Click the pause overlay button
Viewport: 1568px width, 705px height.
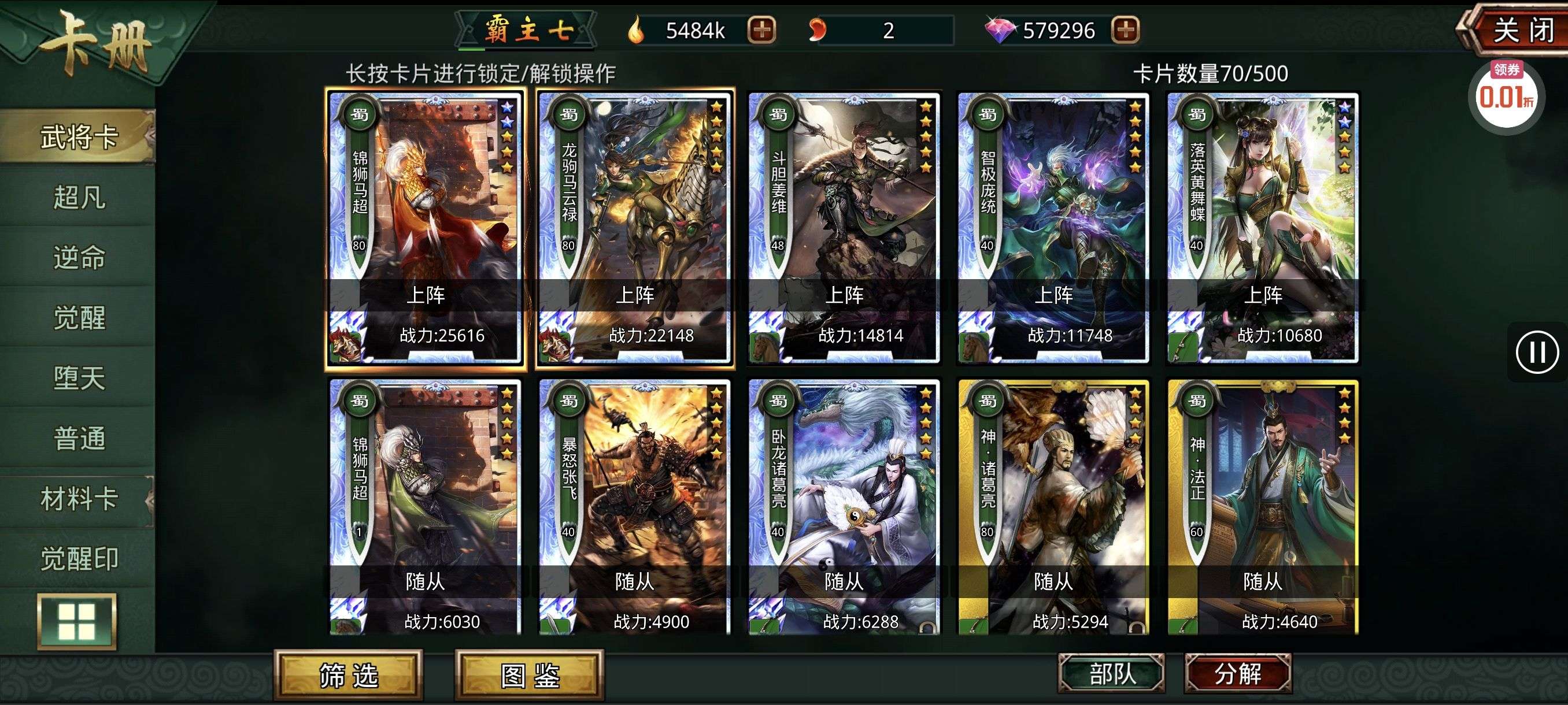pyautogui.click(x=1536, y=352)
